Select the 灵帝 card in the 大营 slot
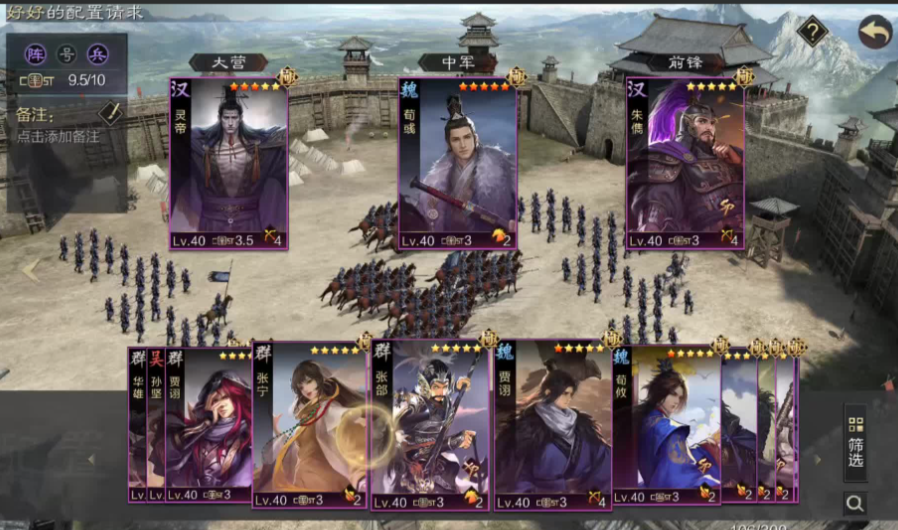Screen dimensions: 898x530 coord(229,163)
